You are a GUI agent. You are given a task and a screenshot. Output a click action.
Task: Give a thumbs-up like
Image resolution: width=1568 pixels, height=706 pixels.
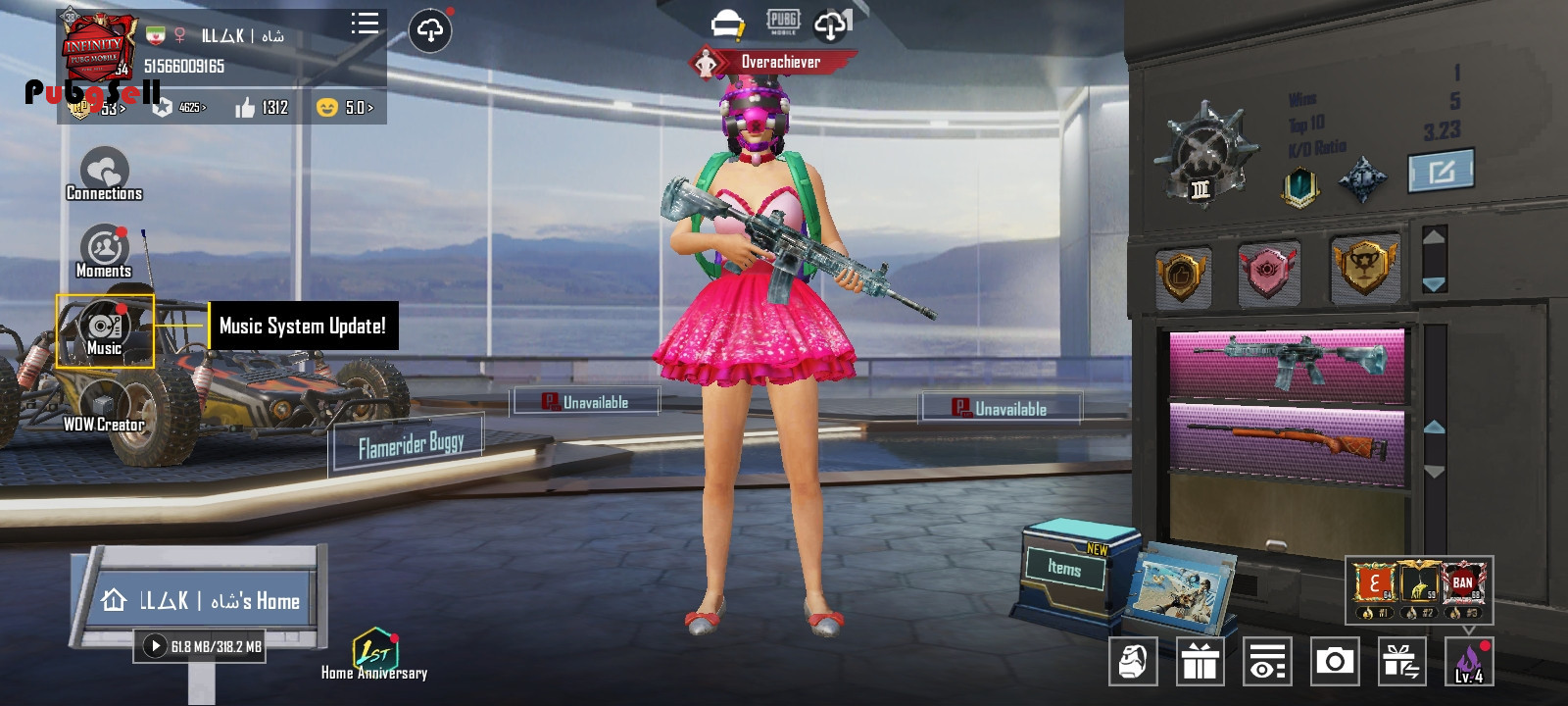pyautogui.click(x=246, y=108)
